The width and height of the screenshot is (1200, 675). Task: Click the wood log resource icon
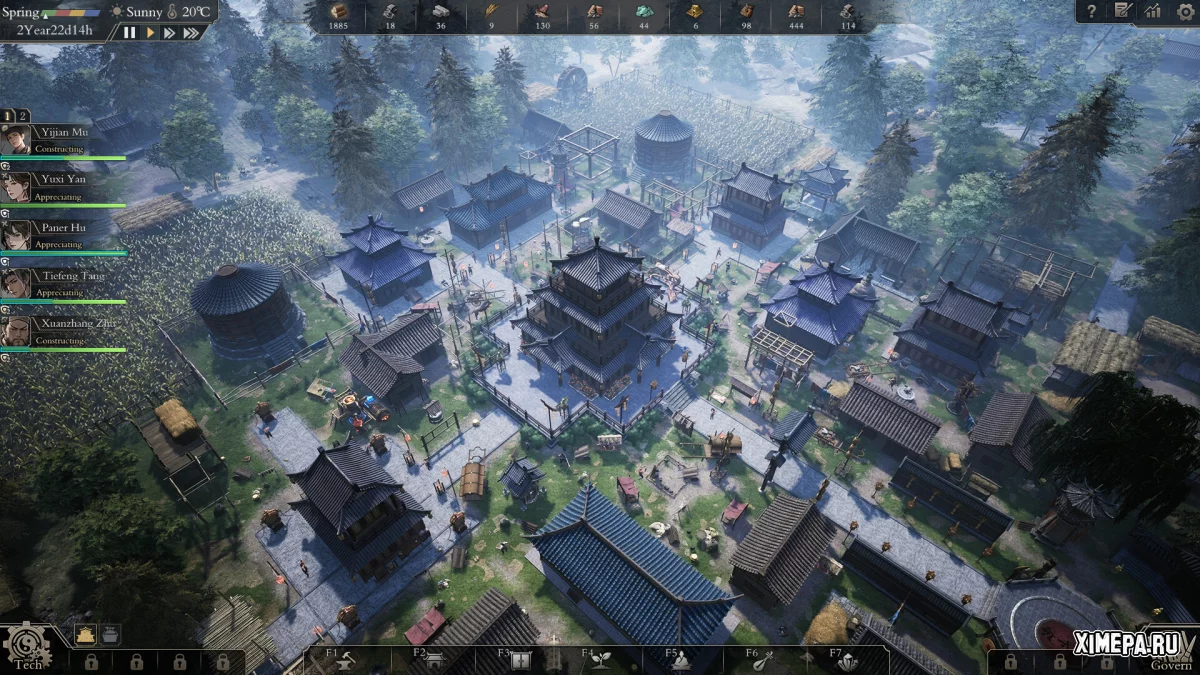tap(338, 11)
